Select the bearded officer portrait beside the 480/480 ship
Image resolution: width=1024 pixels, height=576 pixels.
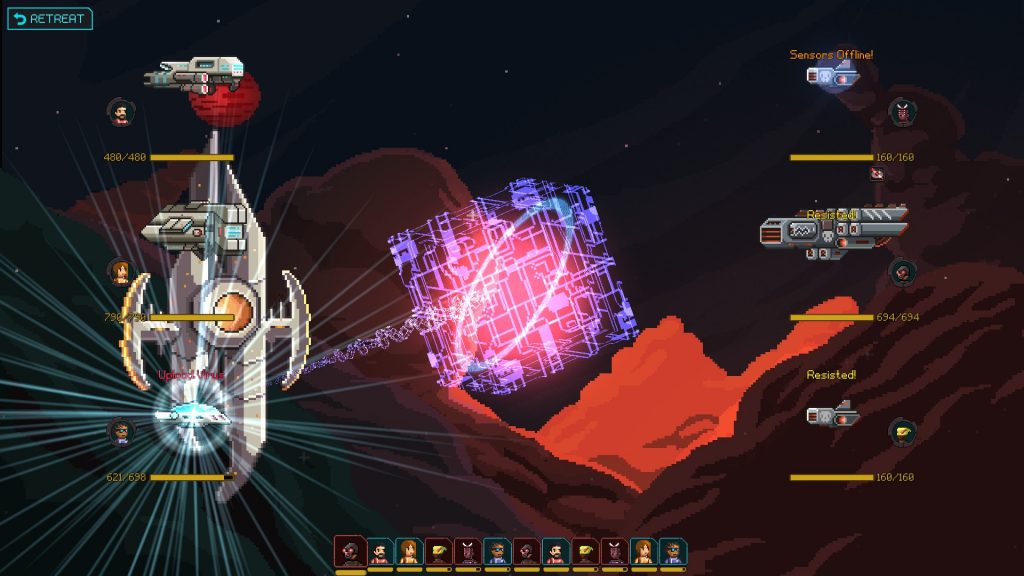[120, 112]
